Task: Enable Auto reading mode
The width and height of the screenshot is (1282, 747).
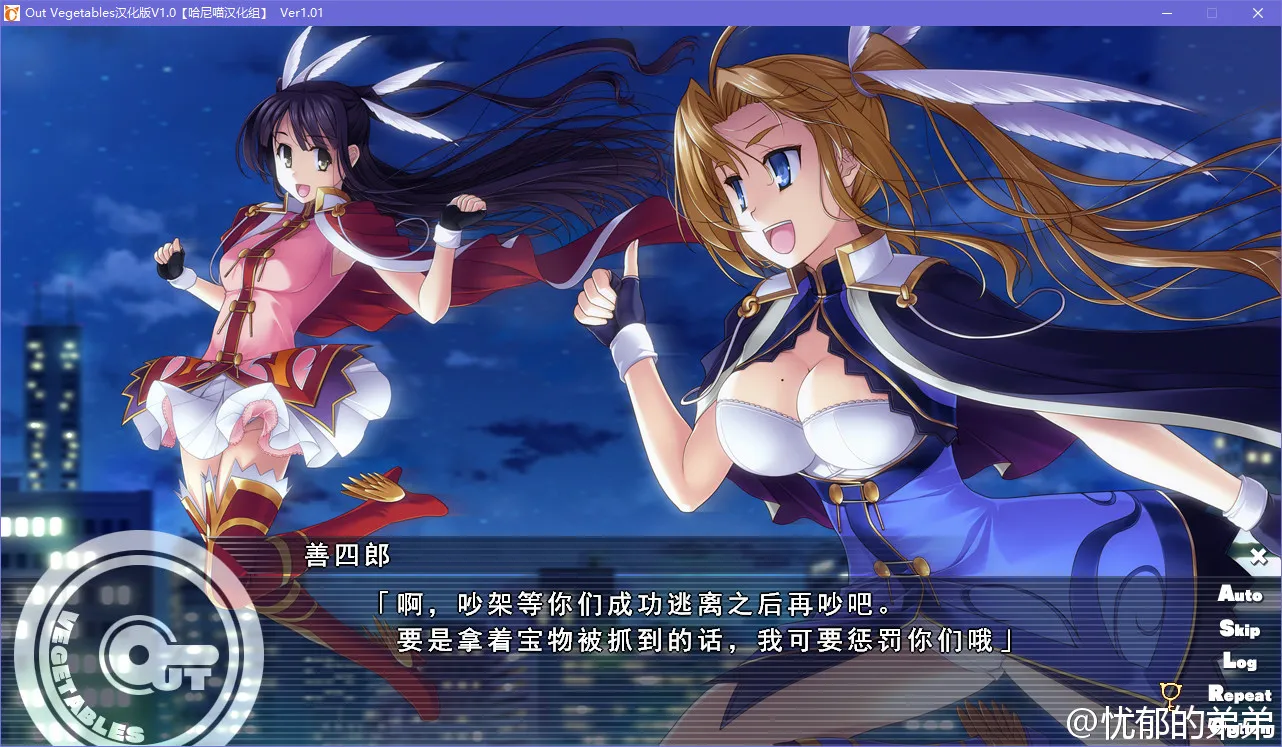Action: (x=1241, y=595)
